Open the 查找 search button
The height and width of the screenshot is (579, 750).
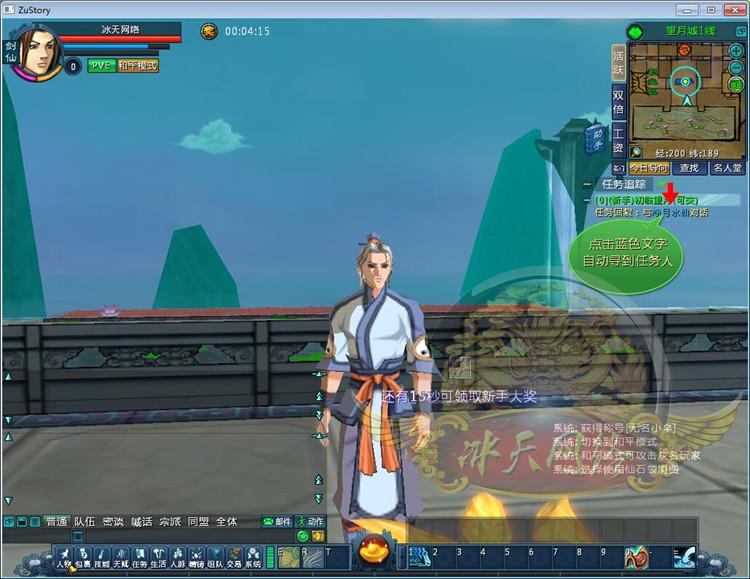pyautogui.click(x=688, y=169)
